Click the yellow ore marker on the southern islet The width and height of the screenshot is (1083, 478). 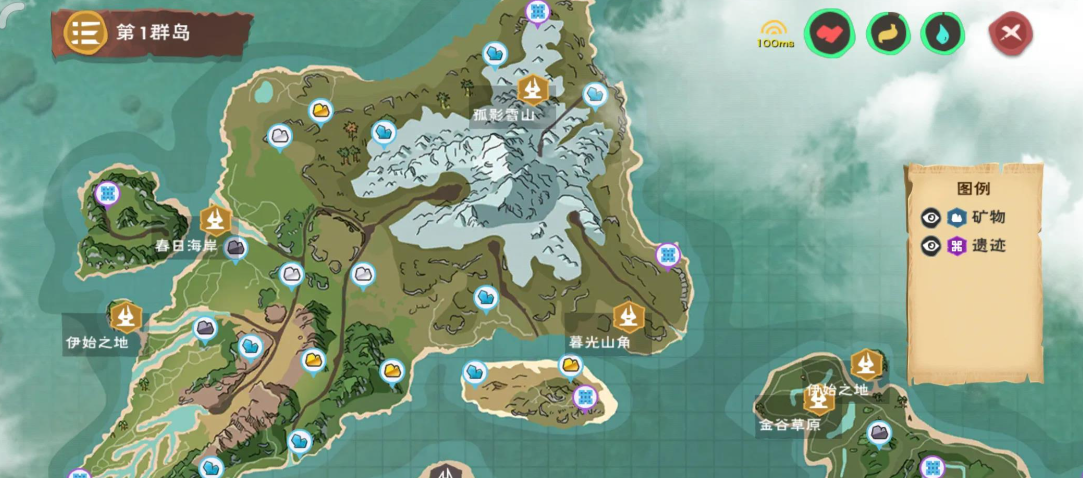(571, 366)
